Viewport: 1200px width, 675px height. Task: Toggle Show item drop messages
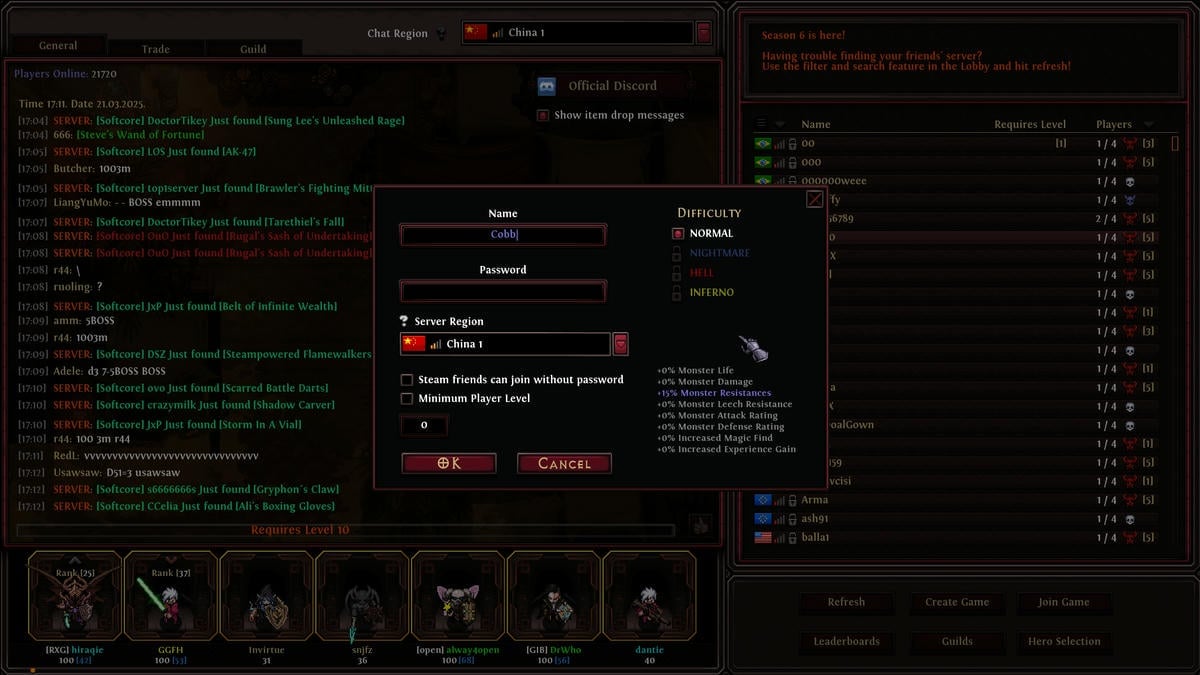tap(543, 115)
